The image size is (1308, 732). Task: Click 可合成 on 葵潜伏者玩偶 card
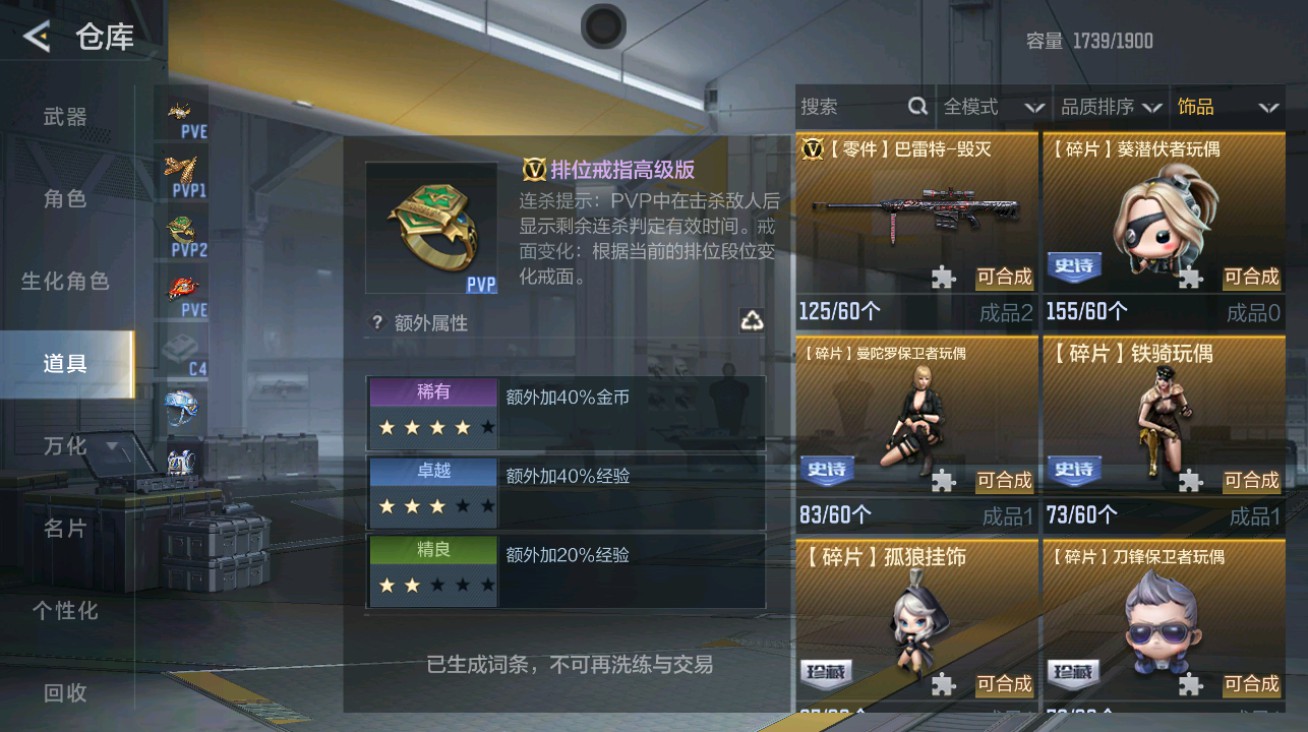pyautogui.click(x=1250, y=279)
